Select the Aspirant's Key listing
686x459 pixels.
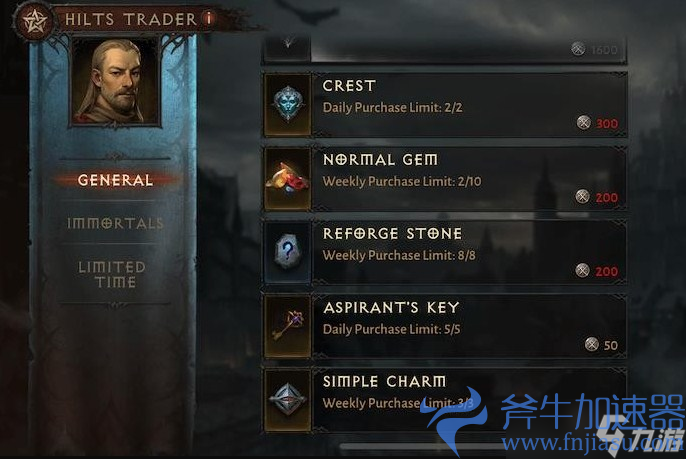pos(444,325)
